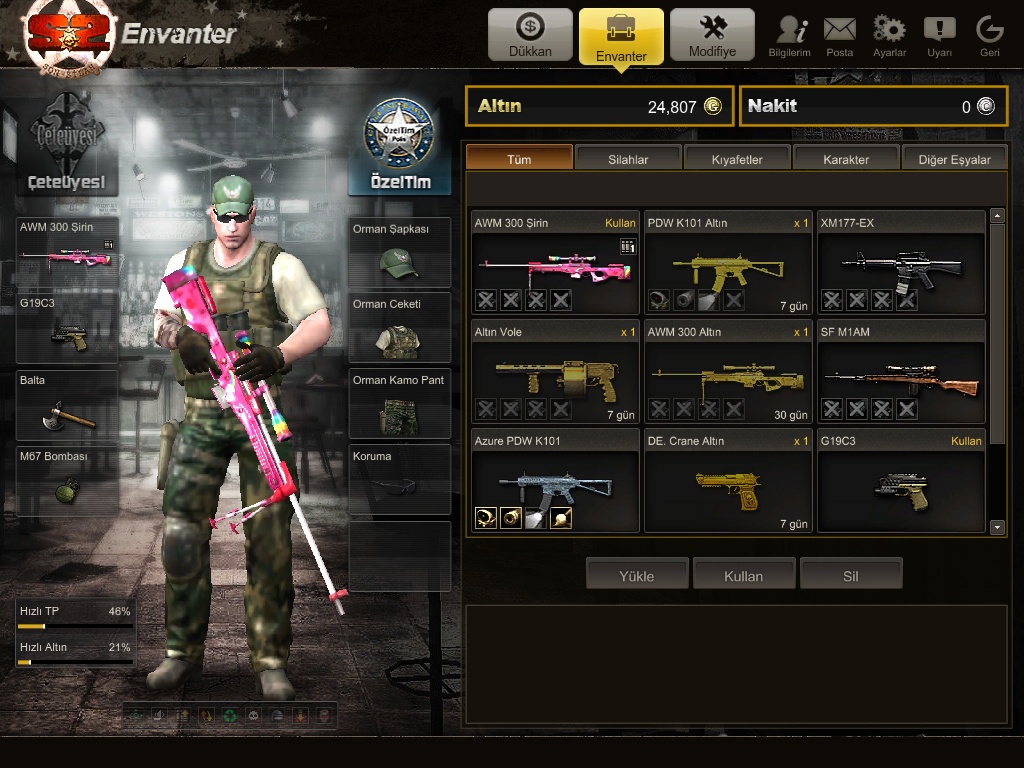Viewport: 1024px width, 768px height.
Task: Click the Kullan button below inventory
Action: point(743,576)
